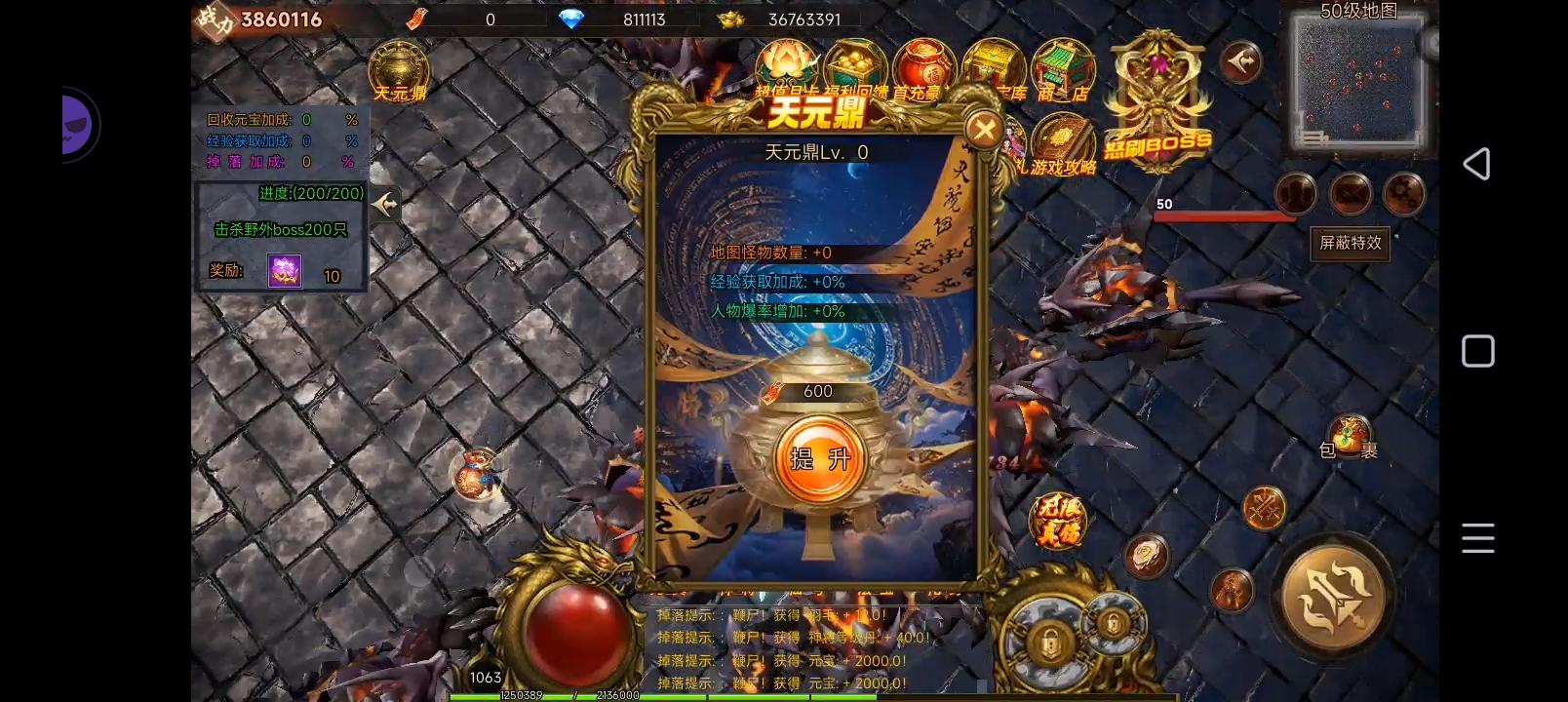Expand the 50级地图 minimap
The width and height of the screenshot is (1568, 702).
[1359, 83]
